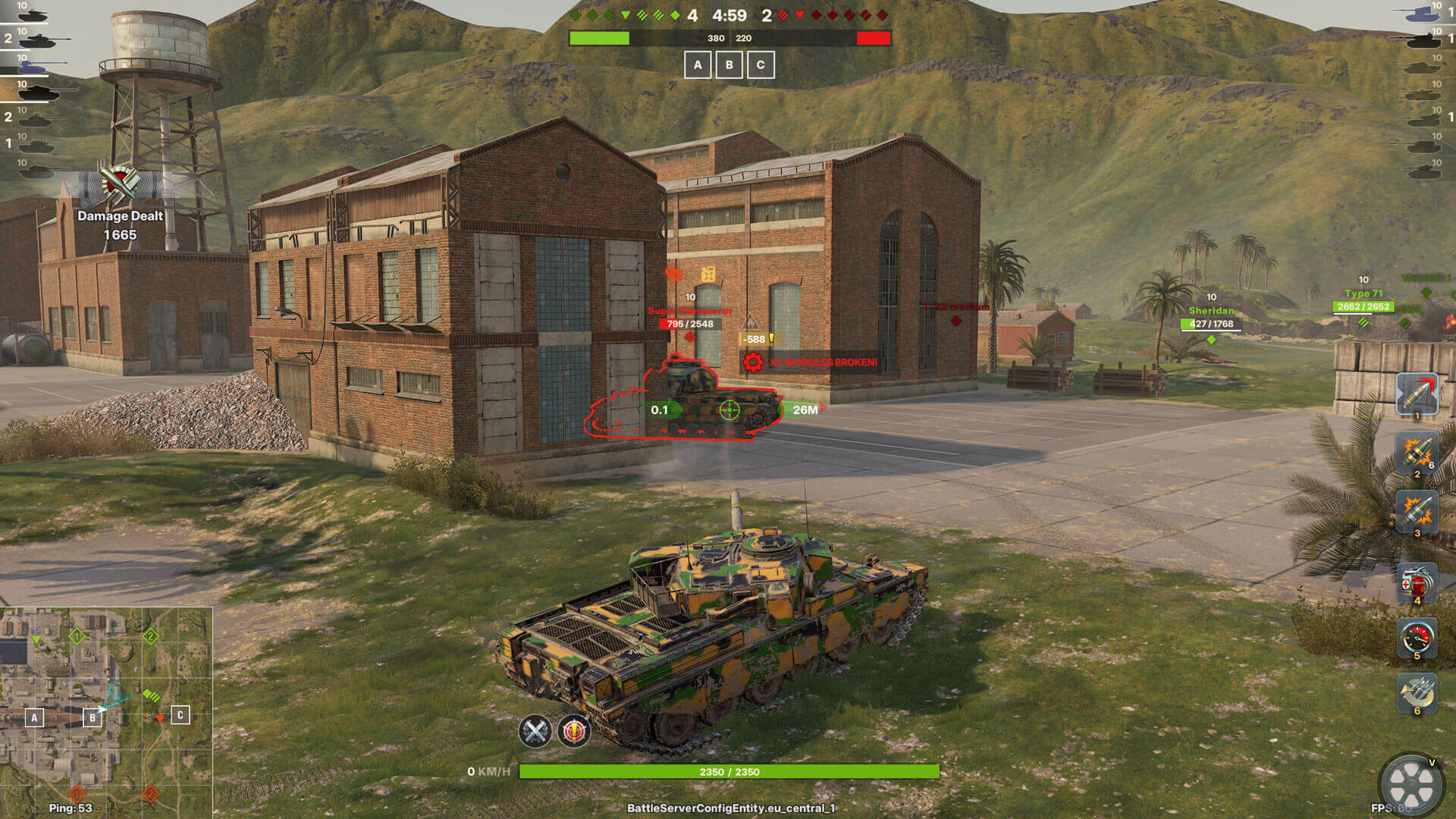Open the minimap

[x=106, y=711]
